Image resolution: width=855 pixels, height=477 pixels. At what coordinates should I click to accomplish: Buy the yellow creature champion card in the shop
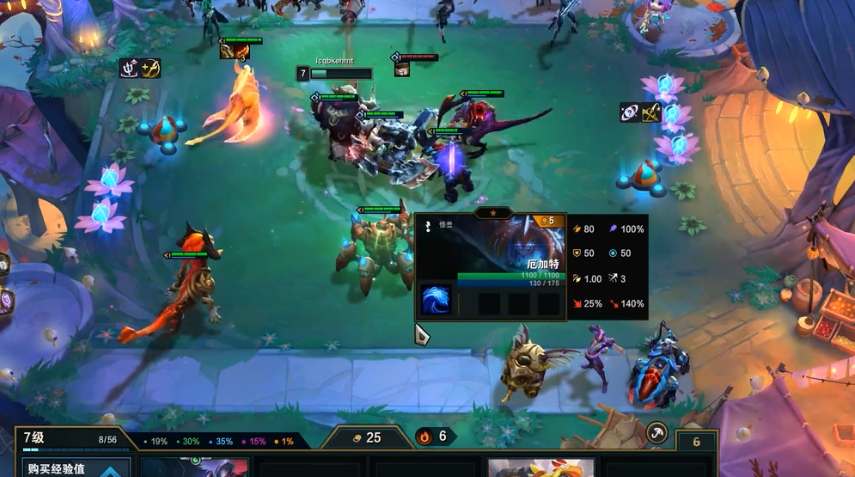click(540, 468)
